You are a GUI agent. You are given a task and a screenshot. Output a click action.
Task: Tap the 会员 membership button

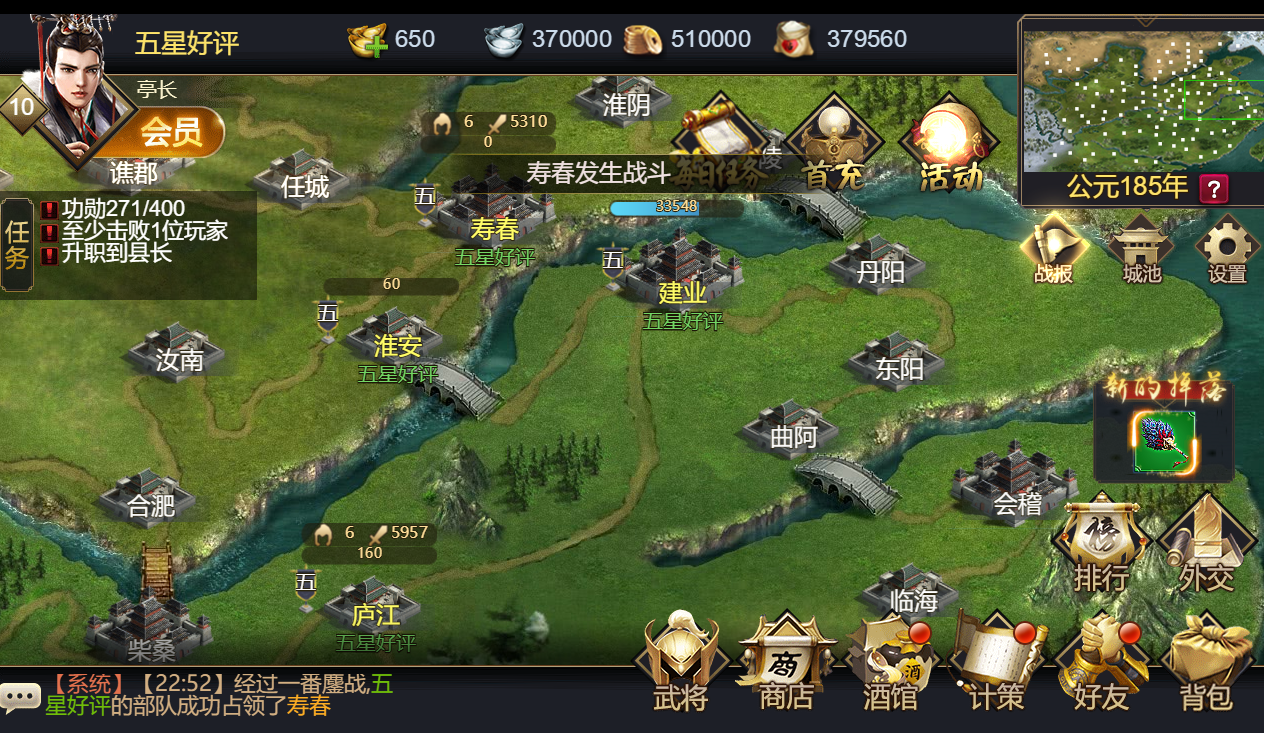tap(172, 132)
